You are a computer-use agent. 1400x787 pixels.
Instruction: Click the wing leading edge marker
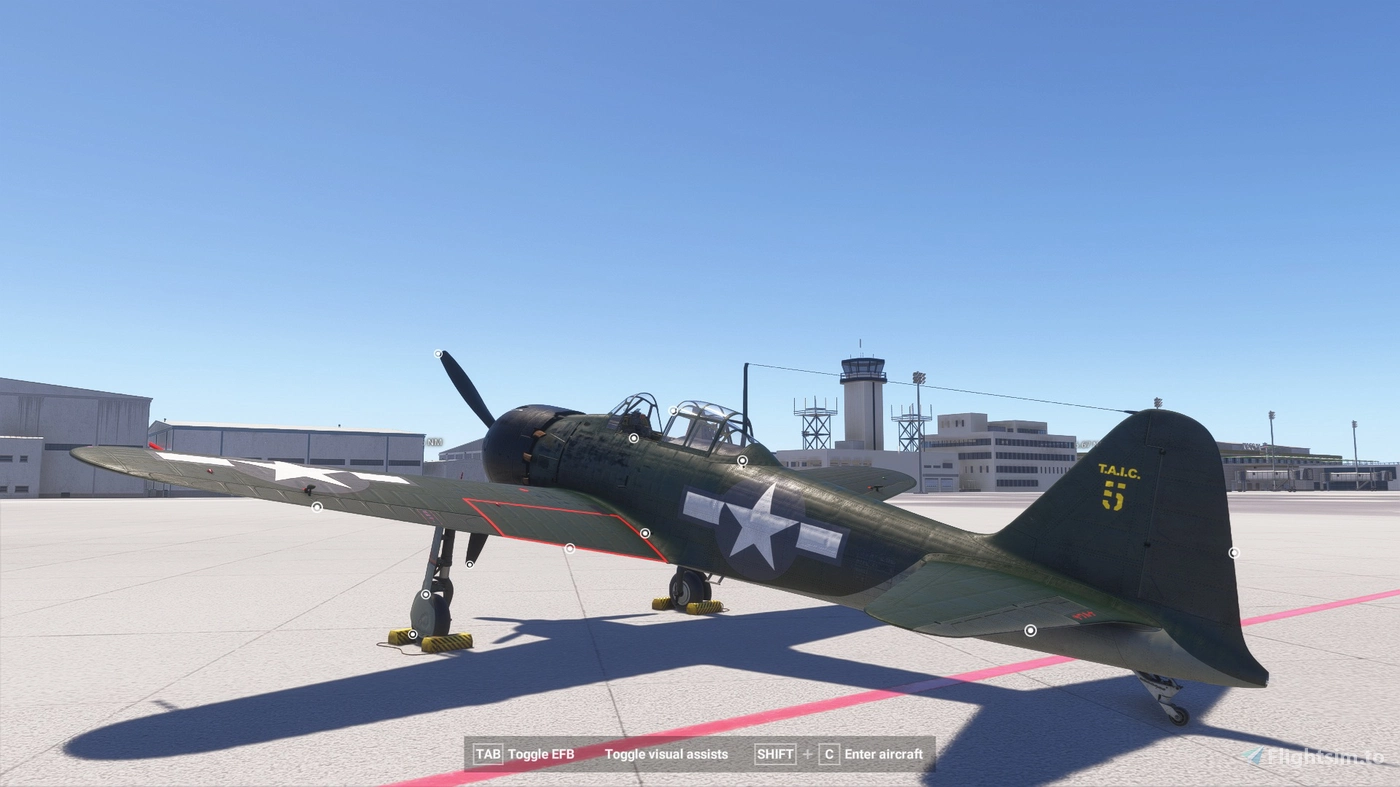[x=469, y=564]
